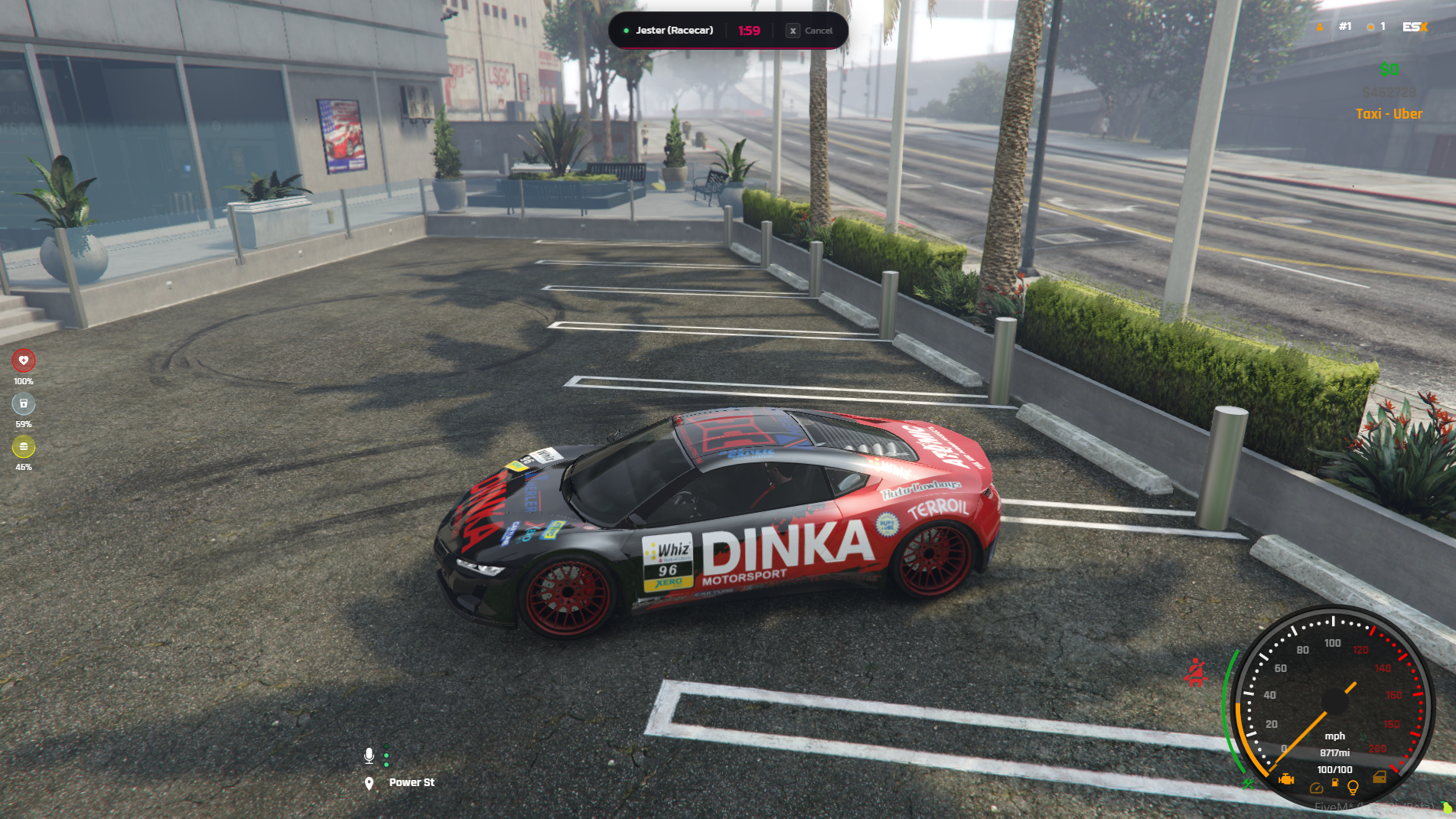Select the hunger status icon at 46%
The height and width of the screenshot is (819, 1456).
24,445
